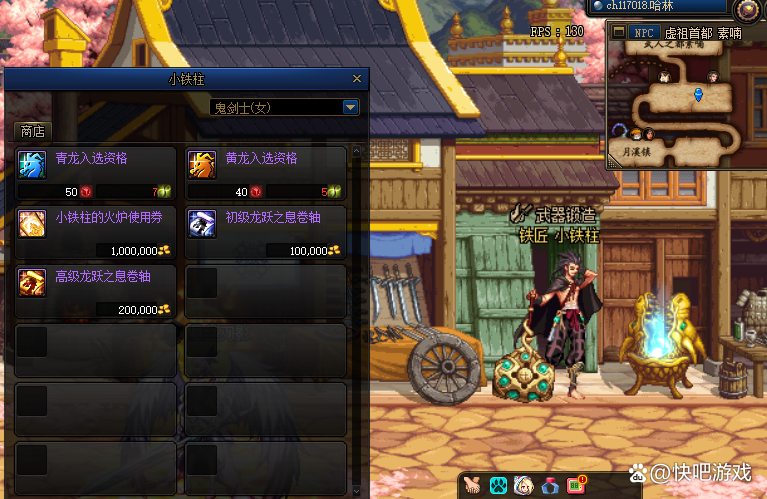The width and height of the screenshot is (767, 499).
Task: Open the handshake icon in the bottom bar
Action: (x=473, y=486)
